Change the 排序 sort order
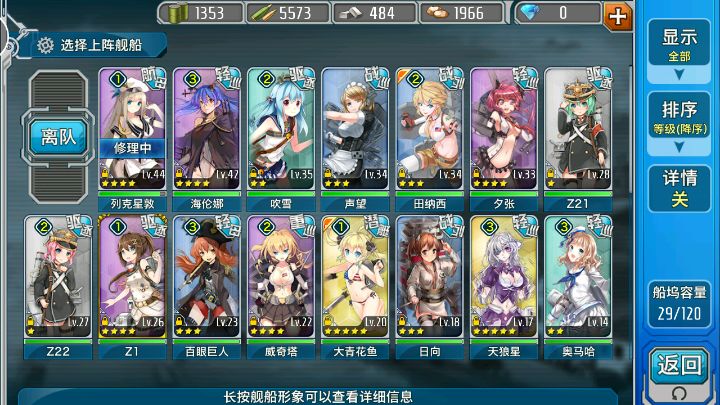Screen dimensions: 720x405 tap(680, 117)
